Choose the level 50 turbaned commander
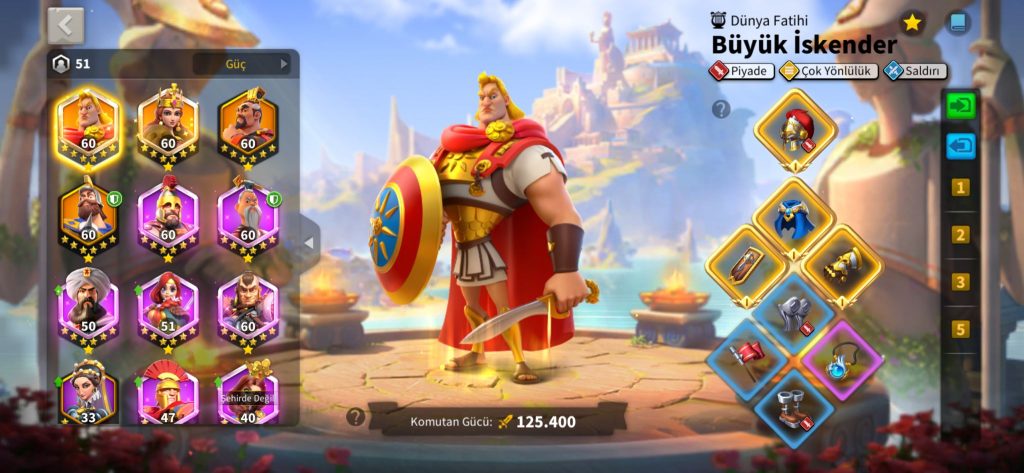This screenshot has width=1024, height=473. tap(88, 306)
